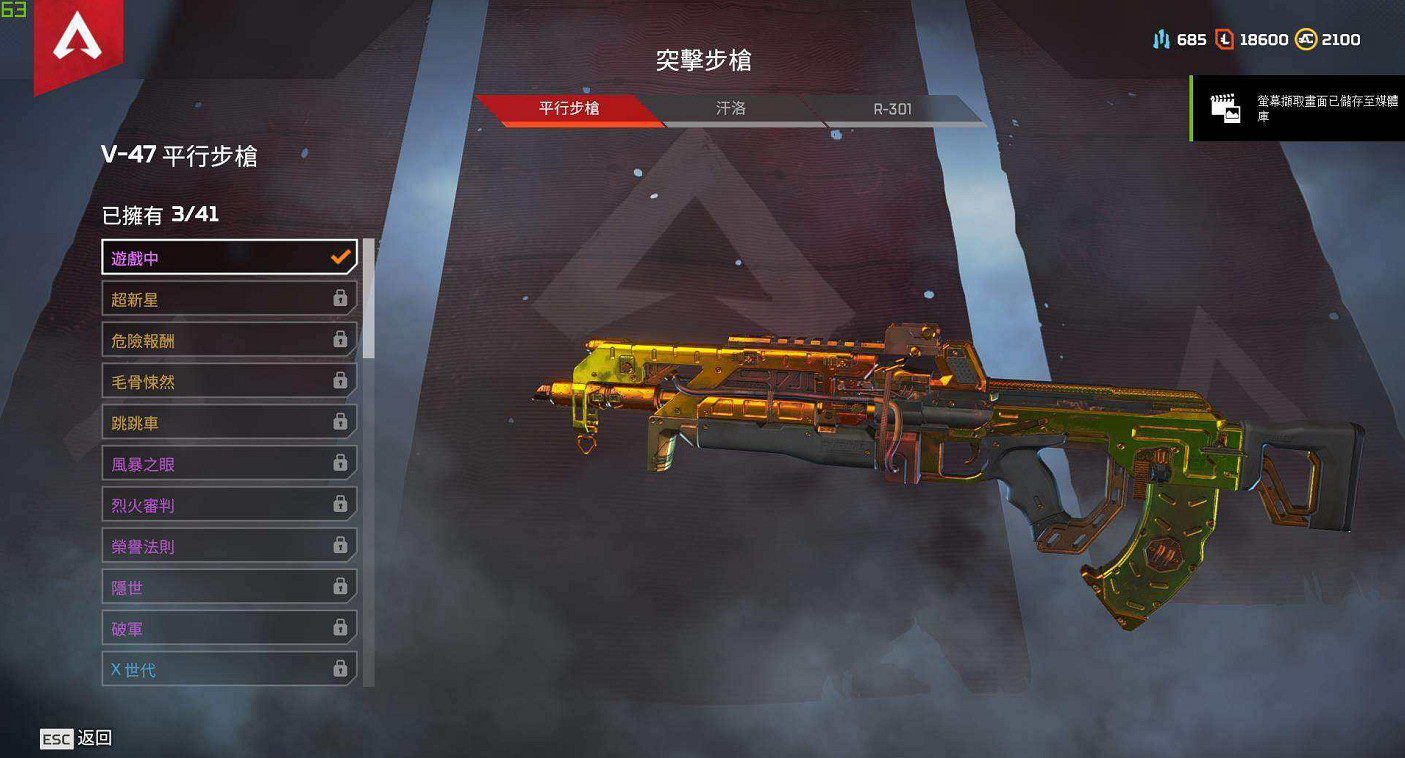Click the ESC 返回 button

(x=74, y=739)
